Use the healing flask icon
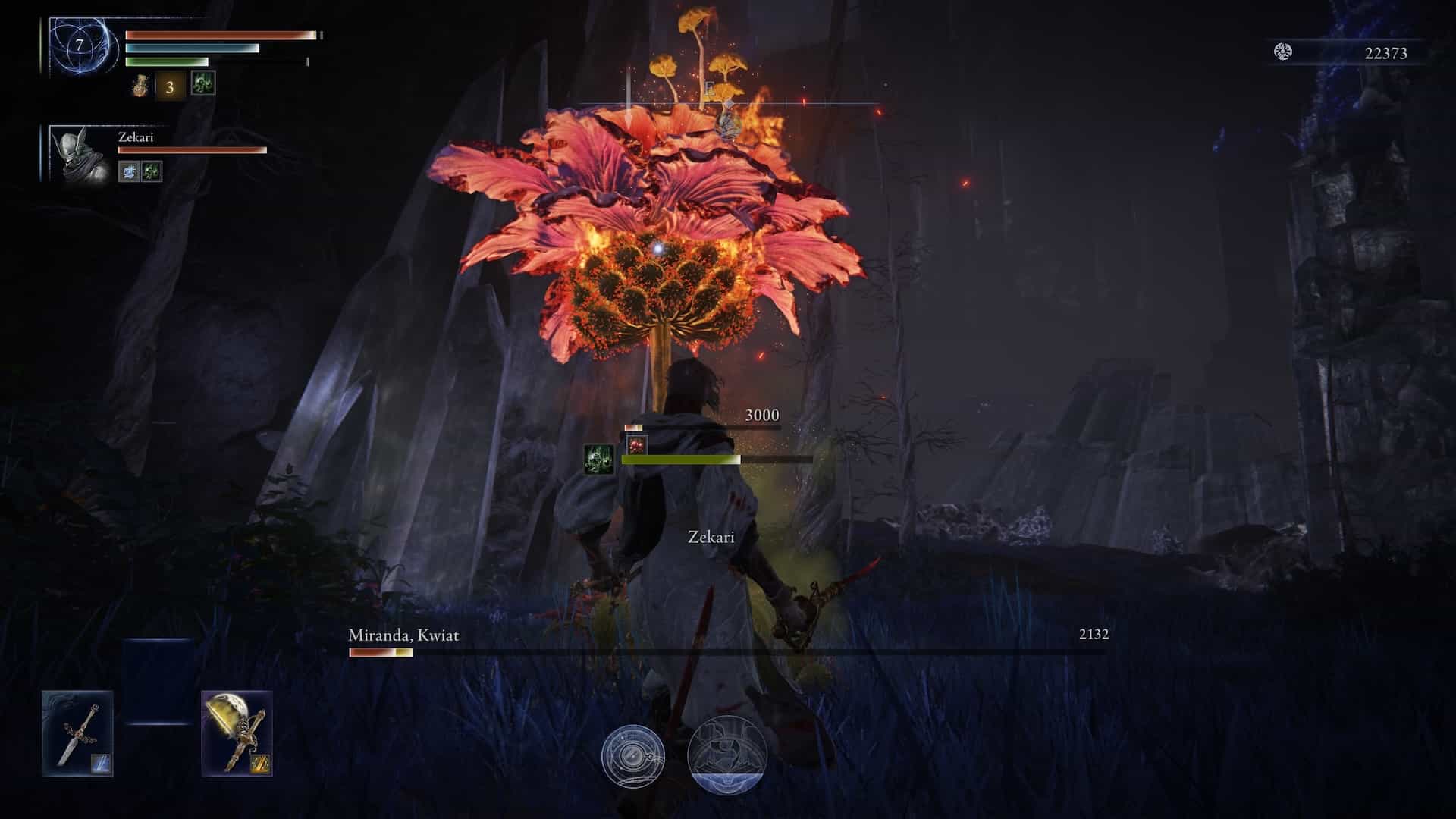 pos(140,85)
